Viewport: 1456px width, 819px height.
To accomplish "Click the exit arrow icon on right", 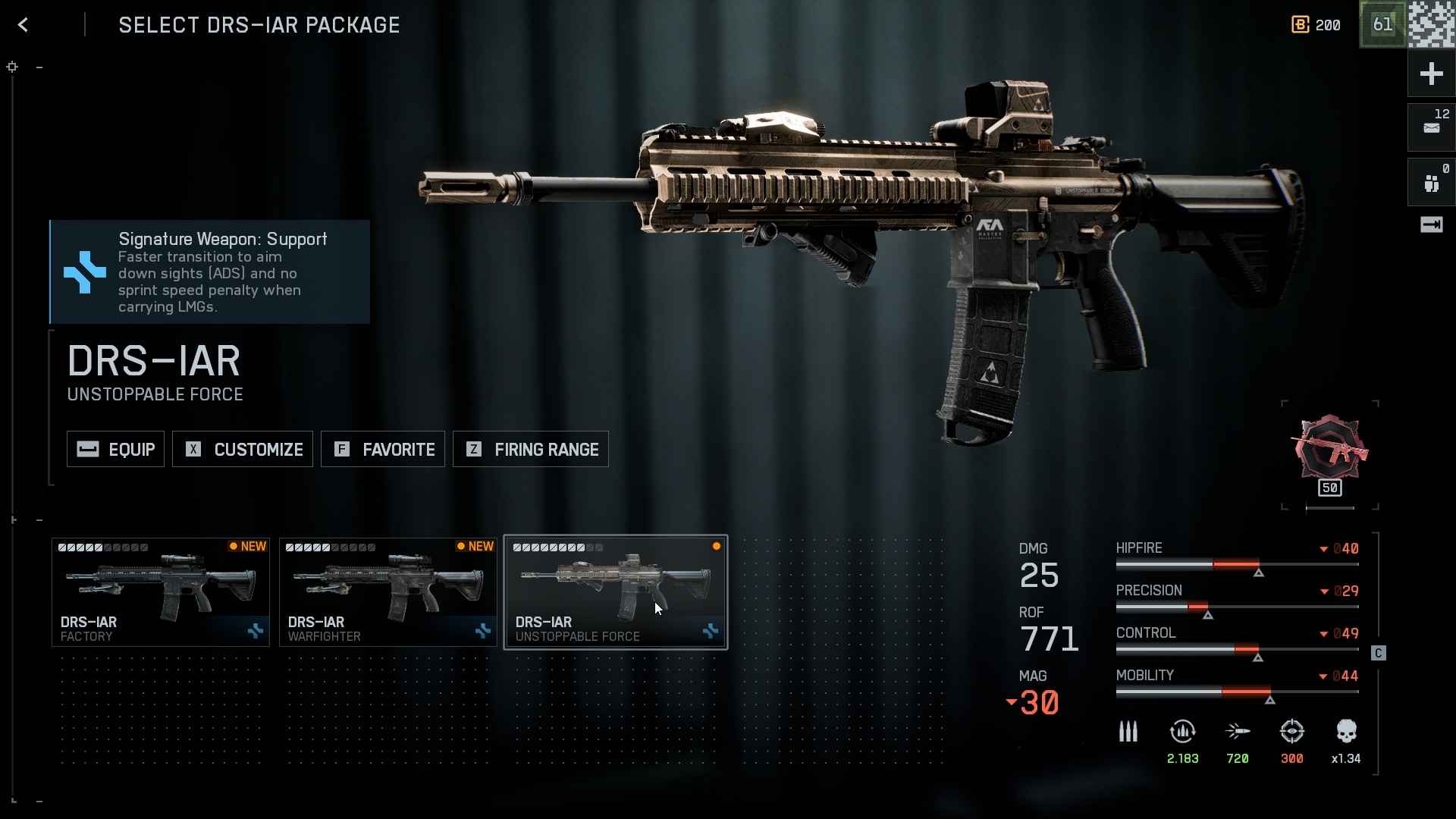I will pyautogui.click(x=1431, y=224).
